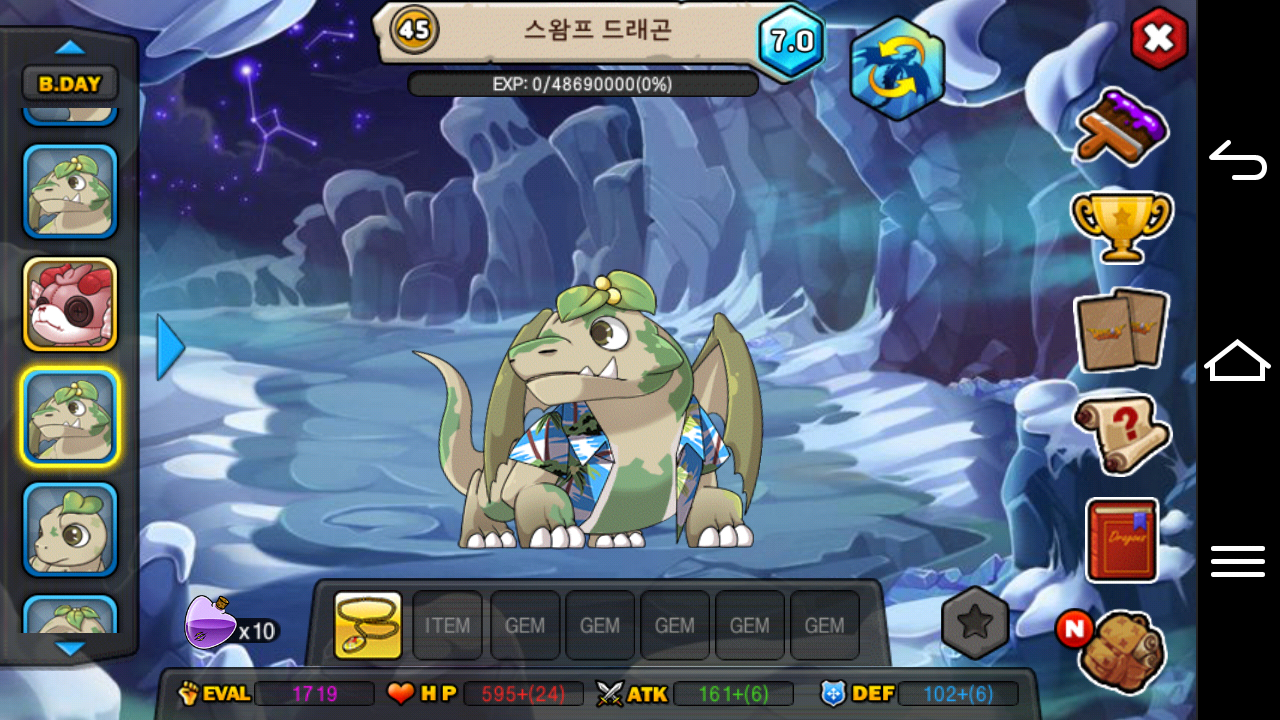Open the purple paint brush tool
The image size is (1280, 720).
click(x=1122, y=127)
